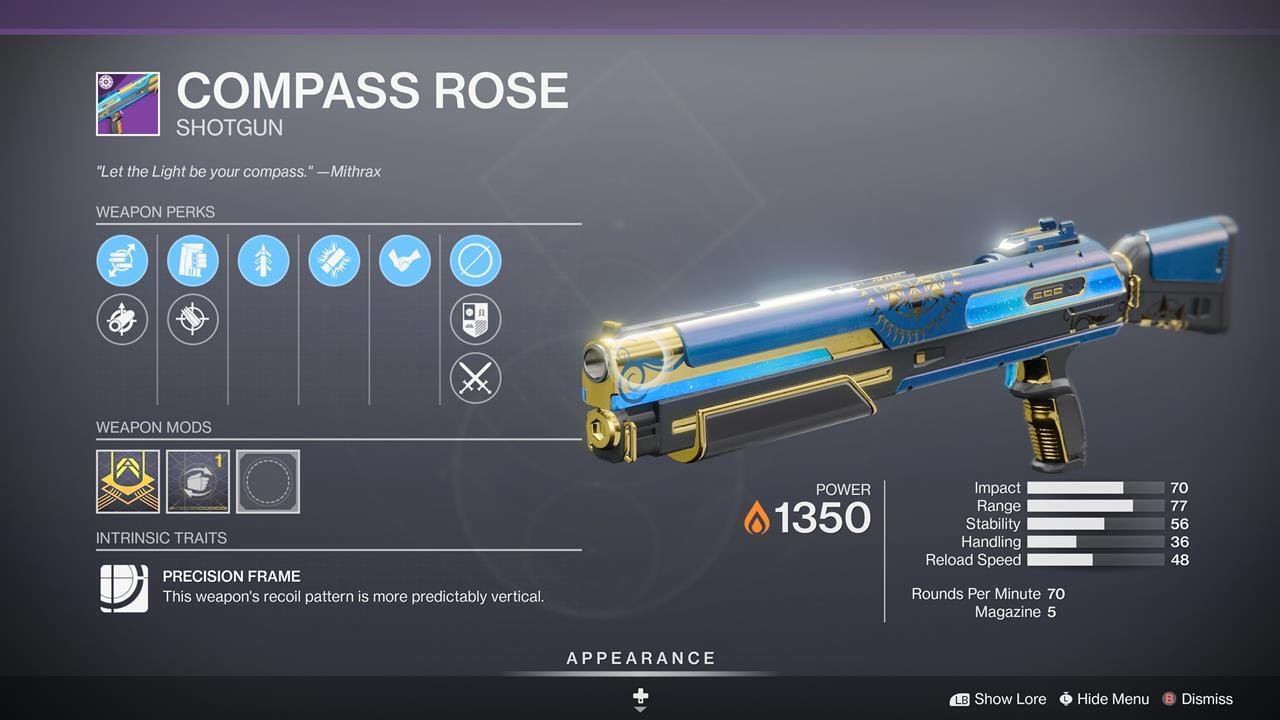The image size is (1280, 720).
Task: Click the Compass Rose weapon thumbnail
Action: click(x=128, y=104)
